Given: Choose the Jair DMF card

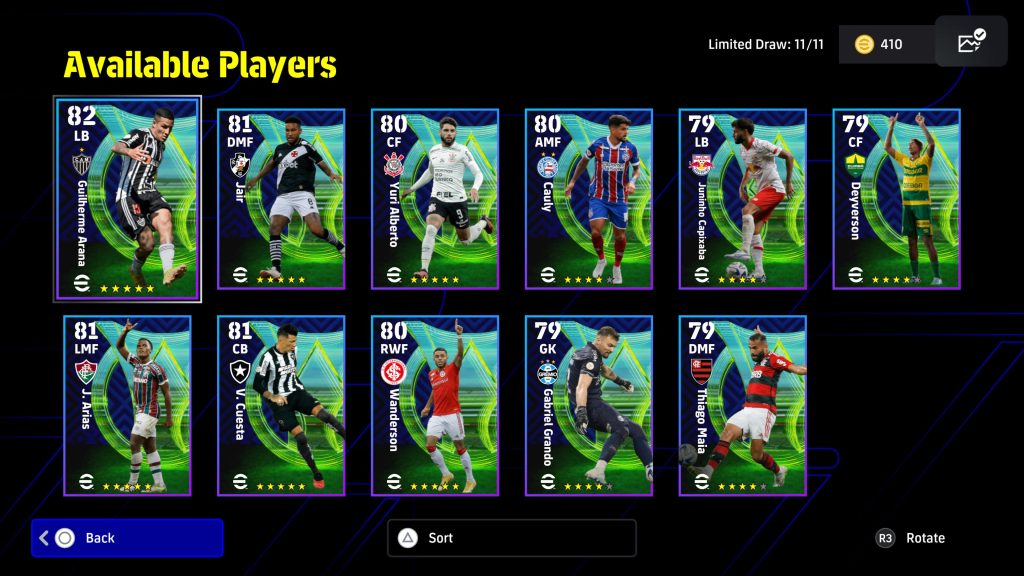Looking at the screenshot, I should 281,198.
